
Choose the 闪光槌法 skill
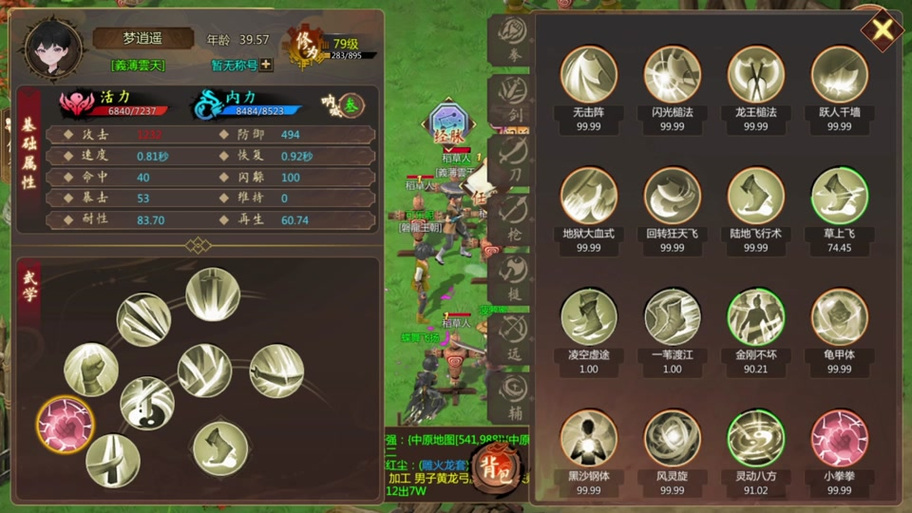[672, 75]
